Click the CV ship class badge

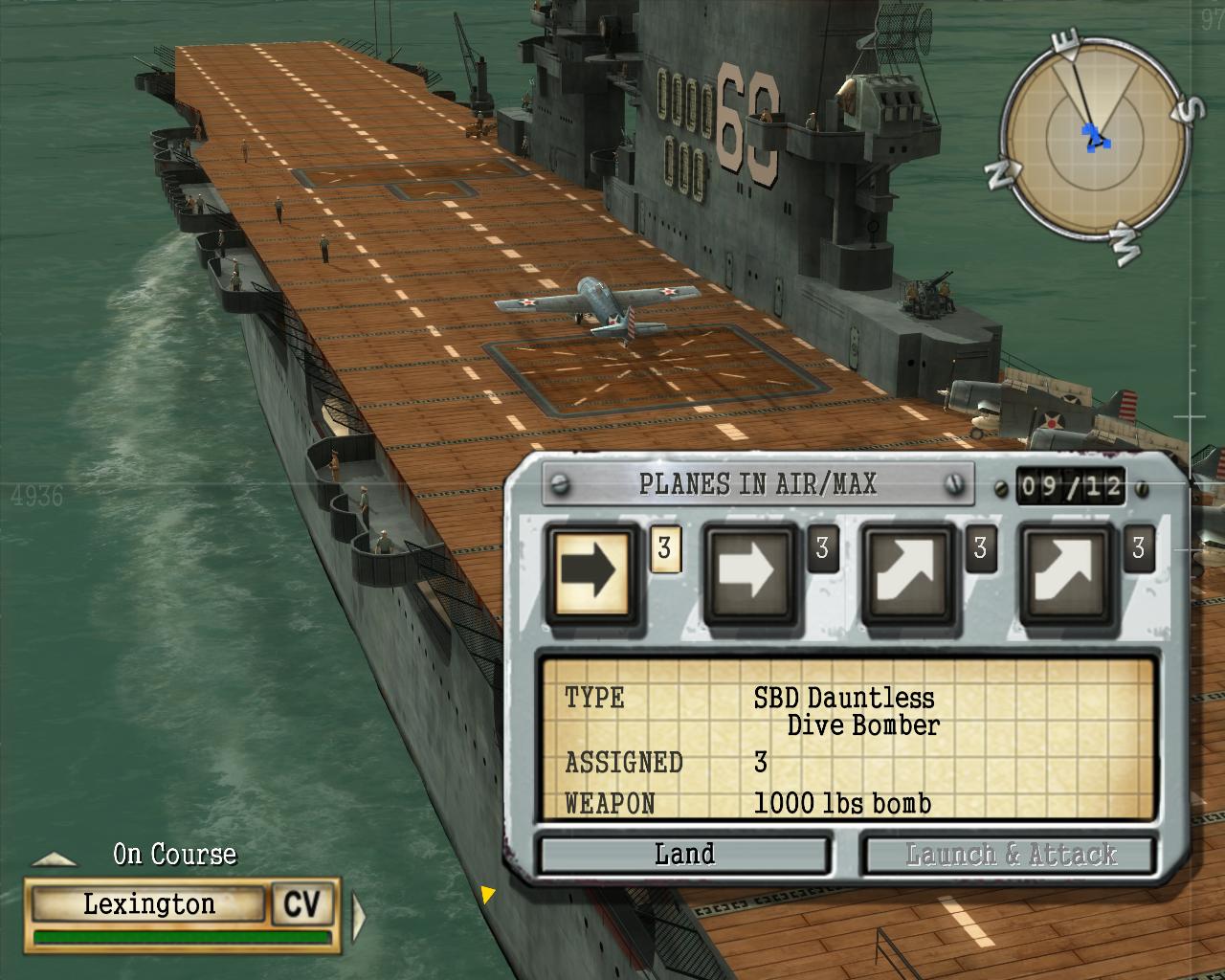point(302,904)
